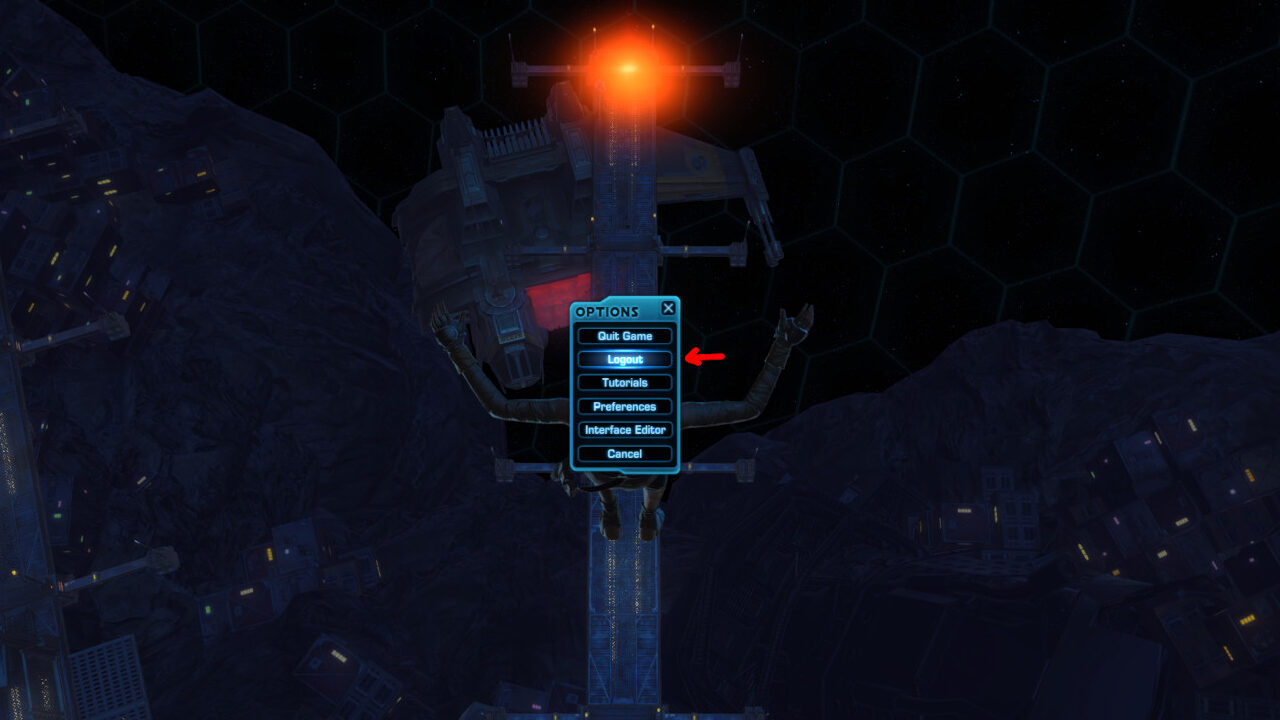Image resolution: width=1280 pixels, height=720 pixels.
Task: Select the Logout button
Action: pos(625,359)
